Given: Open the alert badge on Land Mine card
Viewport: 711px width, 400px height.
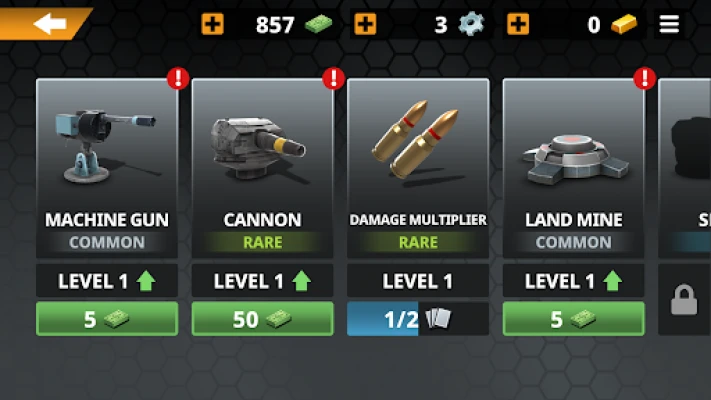Looking at the screenshot, I should tap(645, 78).
